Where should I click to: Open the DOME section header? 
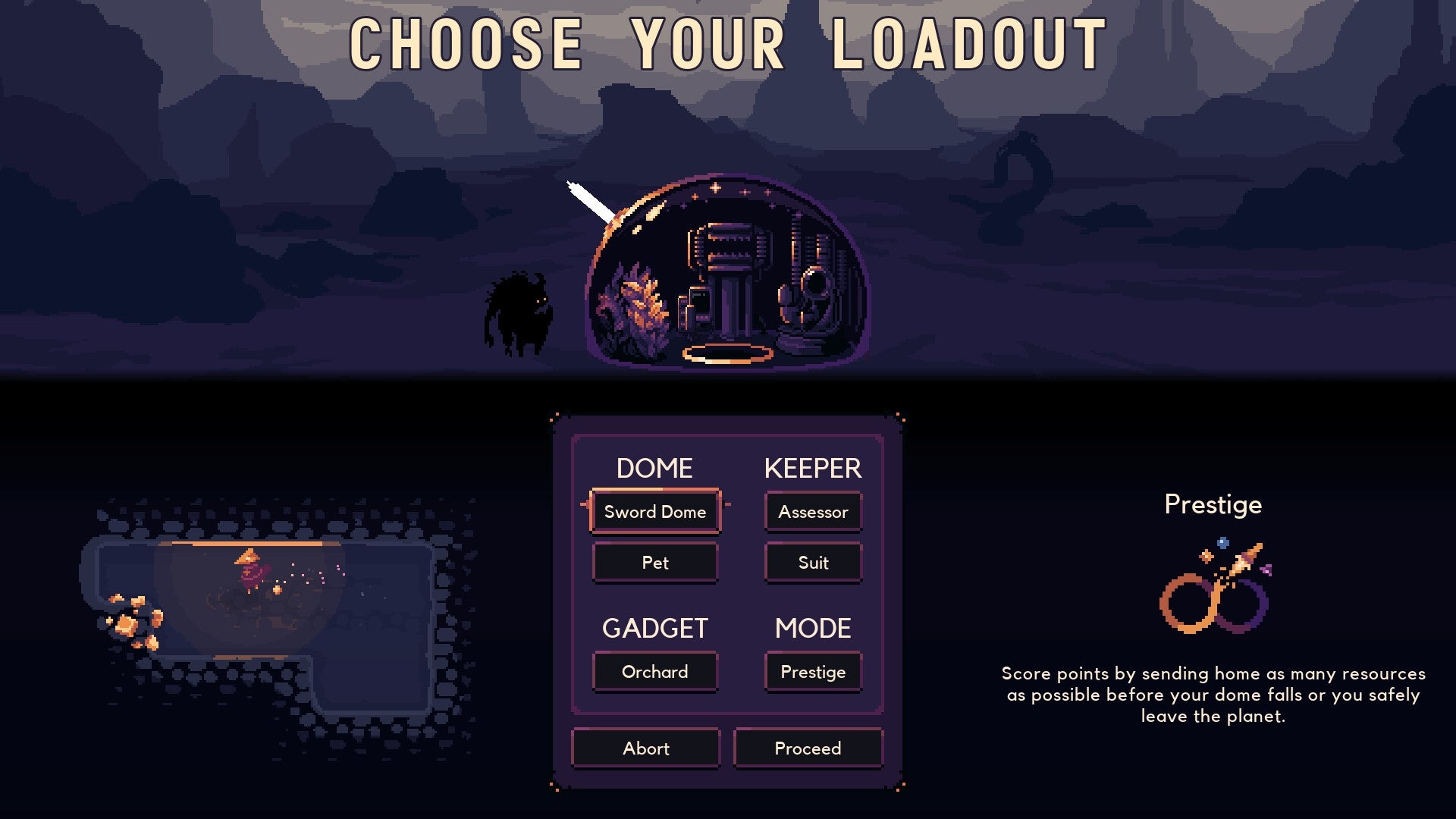coord(654,469)
